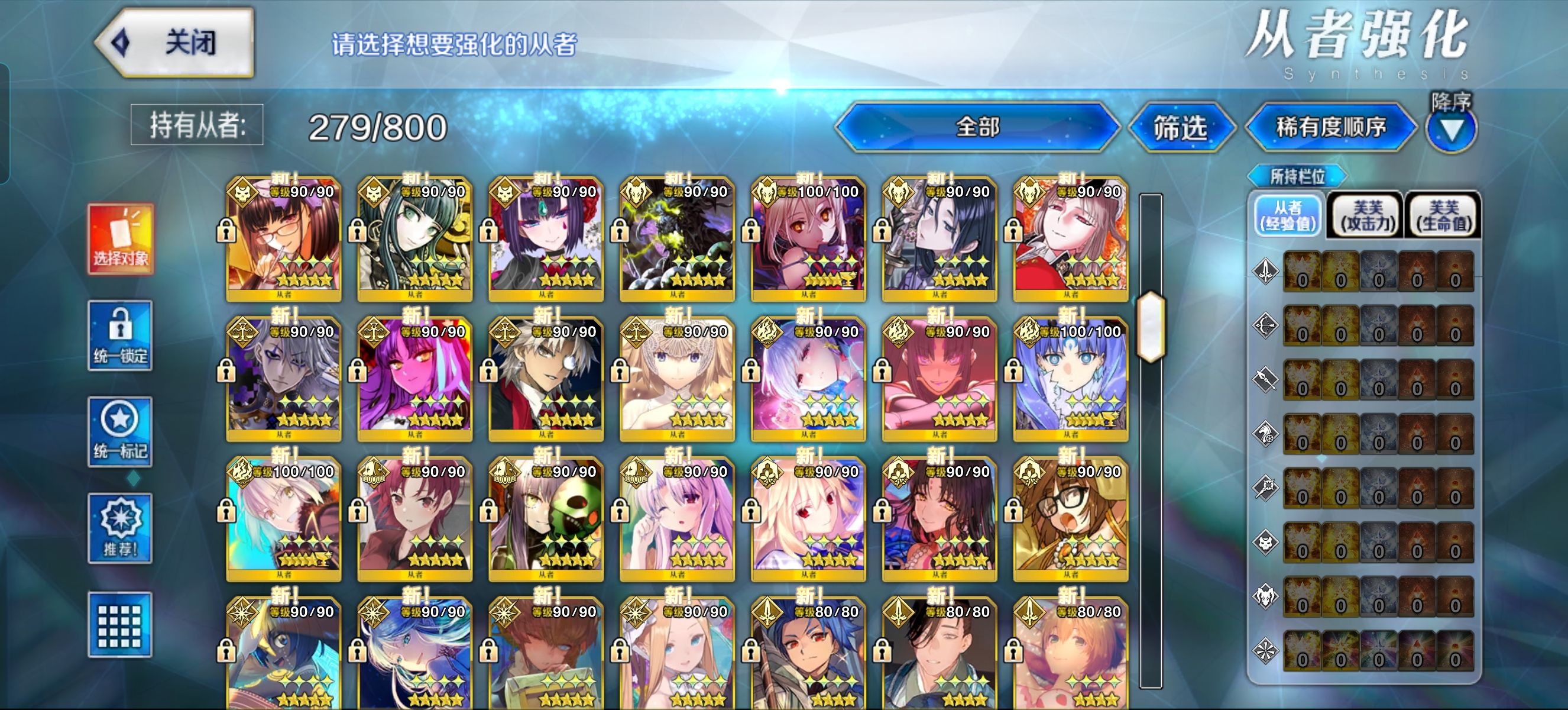Select the 统一标记 bulk mark button
The height and width of the screenshot is (710, 1568).
click(x=121, y=432)
